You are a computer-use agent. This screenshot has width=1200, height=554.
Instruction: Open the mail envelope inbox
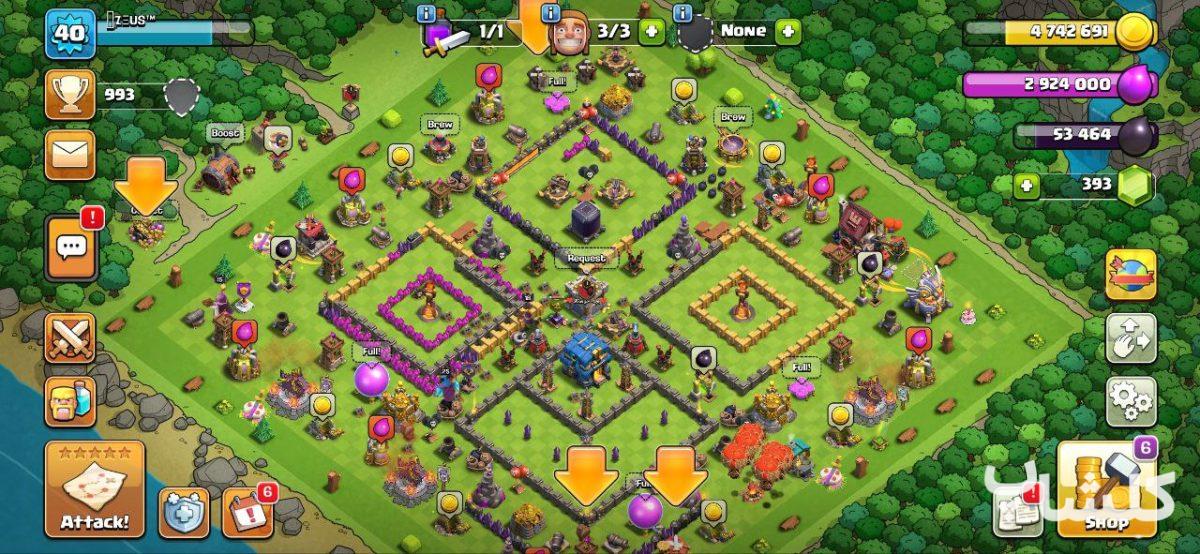point(70,155)
